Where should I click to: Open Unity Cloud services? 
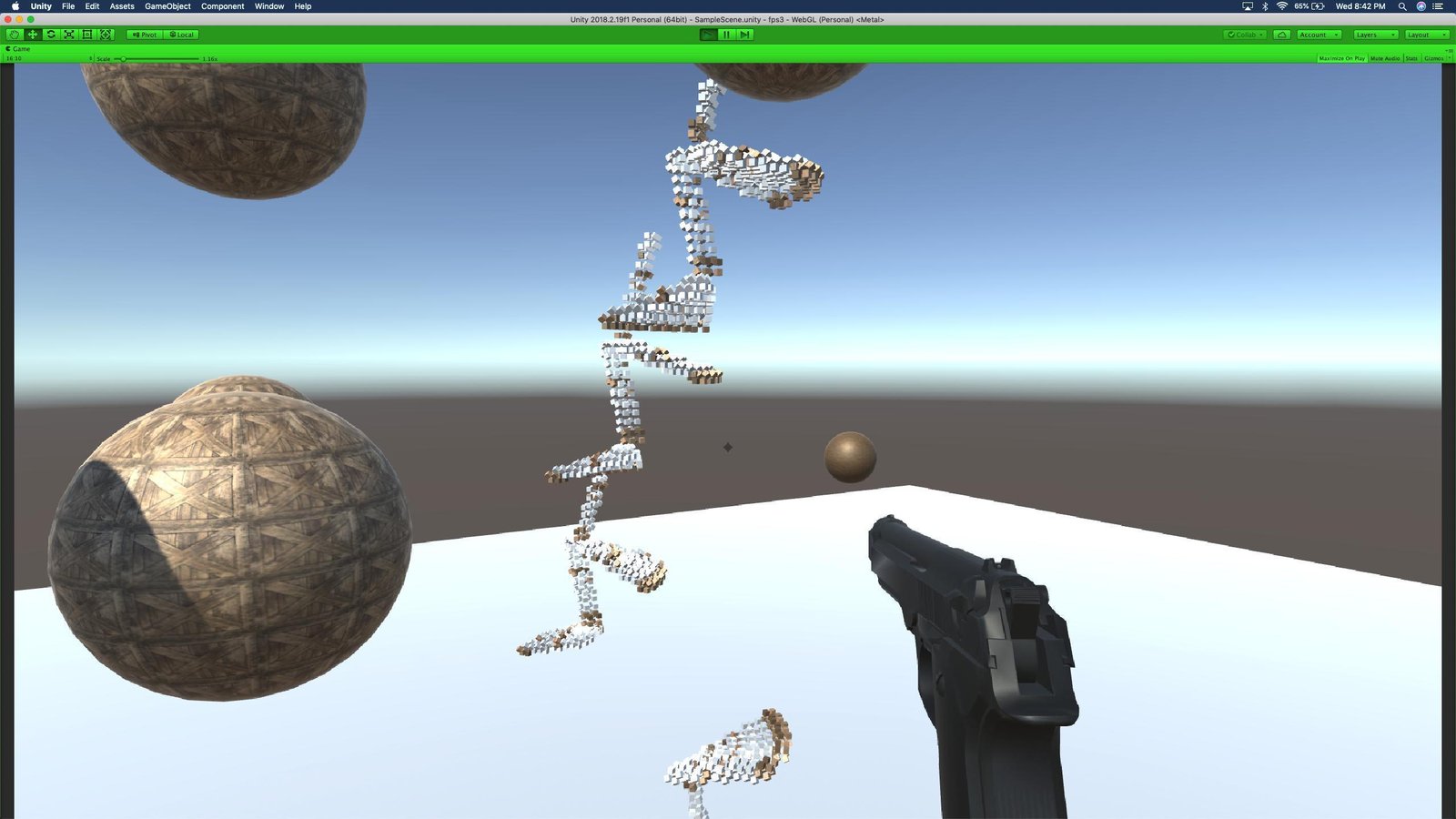pyautogui.click(x=1280, y=34)
